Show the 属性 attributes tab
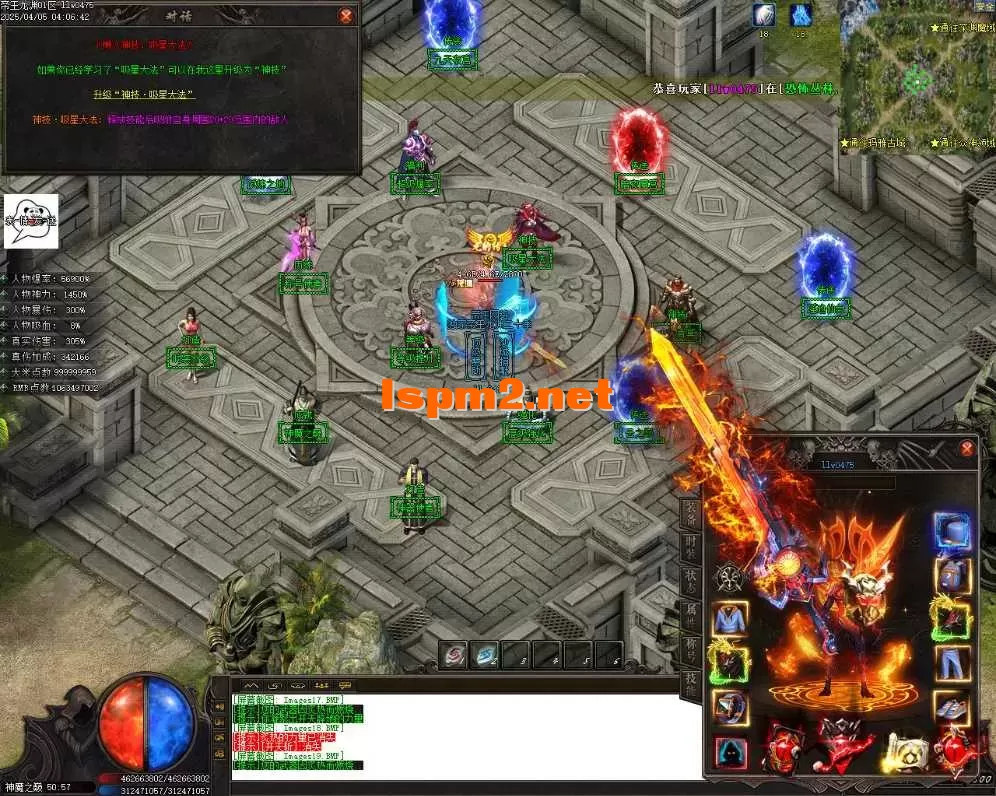 pyautogui.click(x=691, y=612)
